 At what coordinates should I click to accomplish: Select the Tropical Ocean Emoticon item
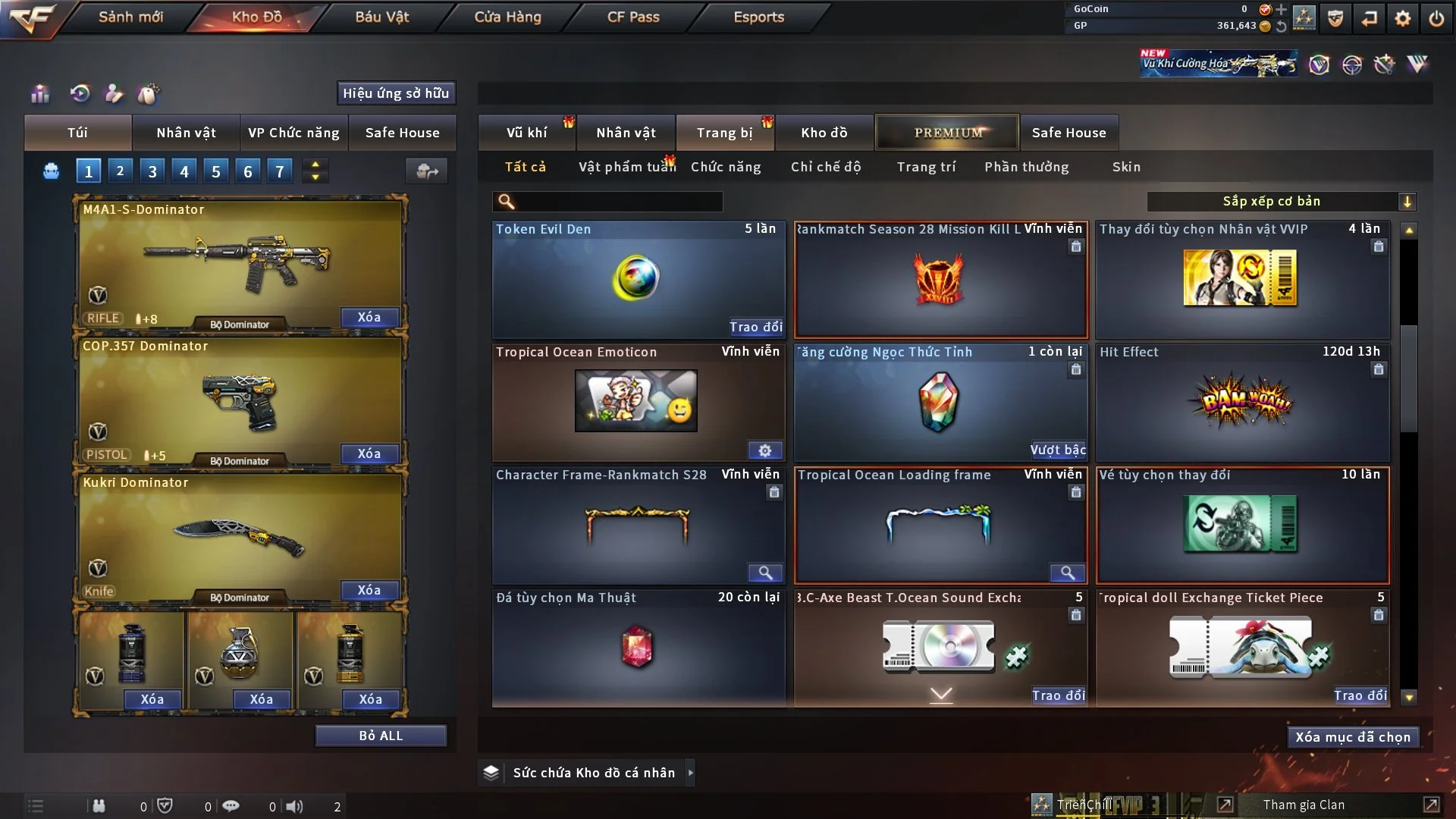tap(637, 402)
